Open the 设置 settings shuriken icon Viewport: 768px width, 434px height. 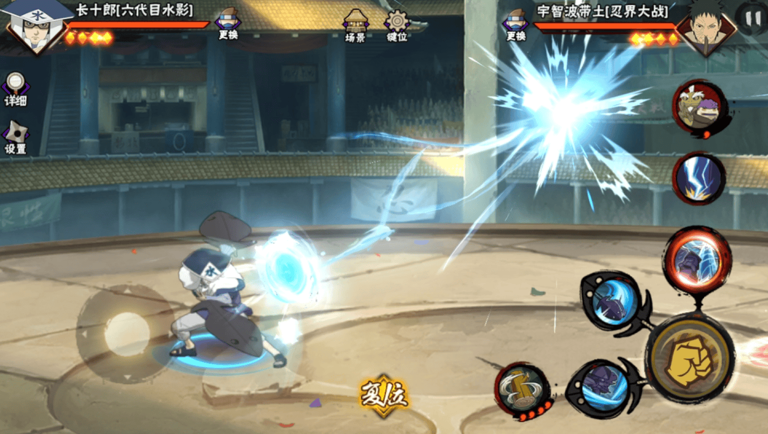click(15, 137)
